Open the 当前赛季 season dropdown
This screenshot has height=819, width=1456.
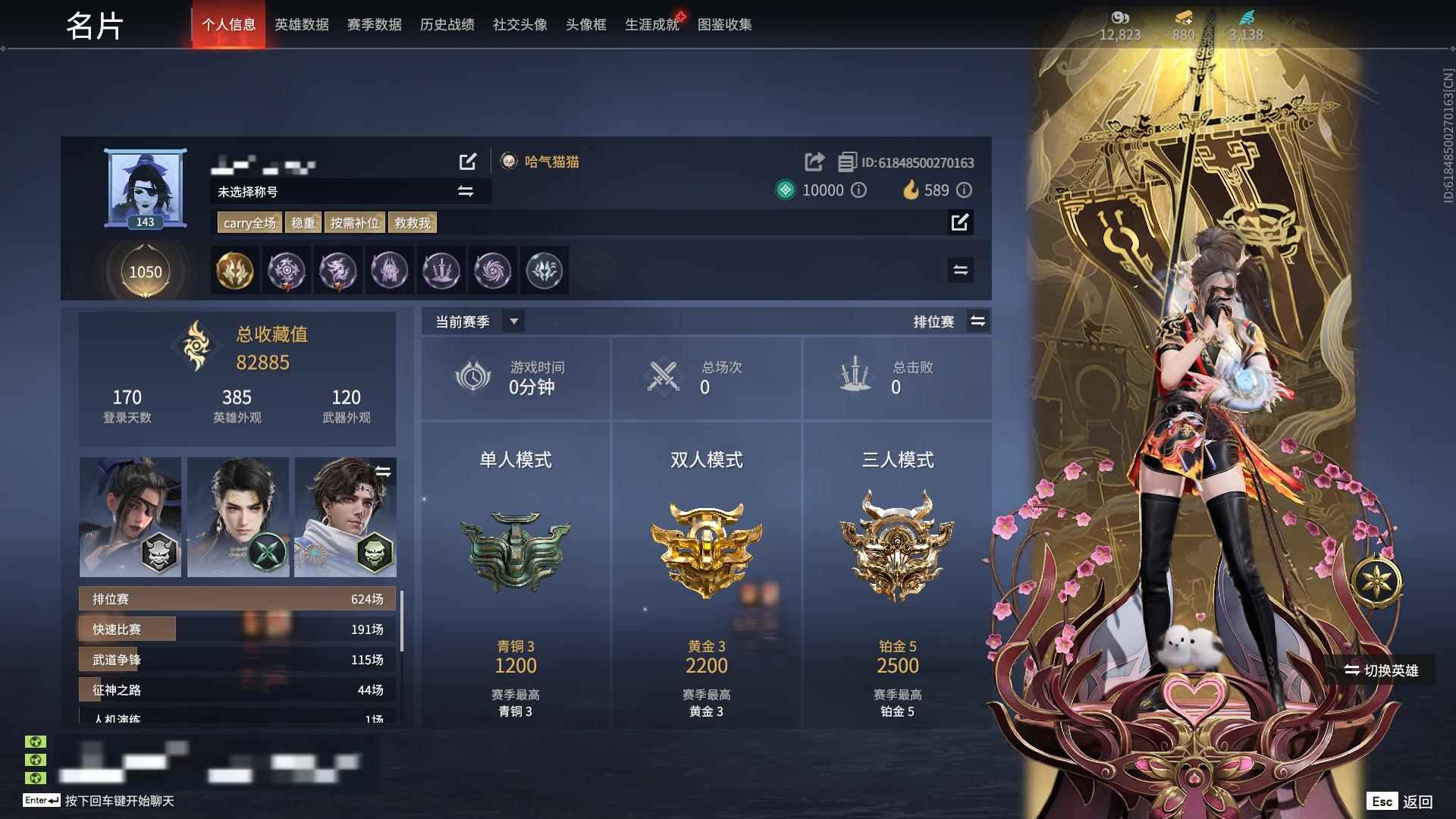pos(513,321)
